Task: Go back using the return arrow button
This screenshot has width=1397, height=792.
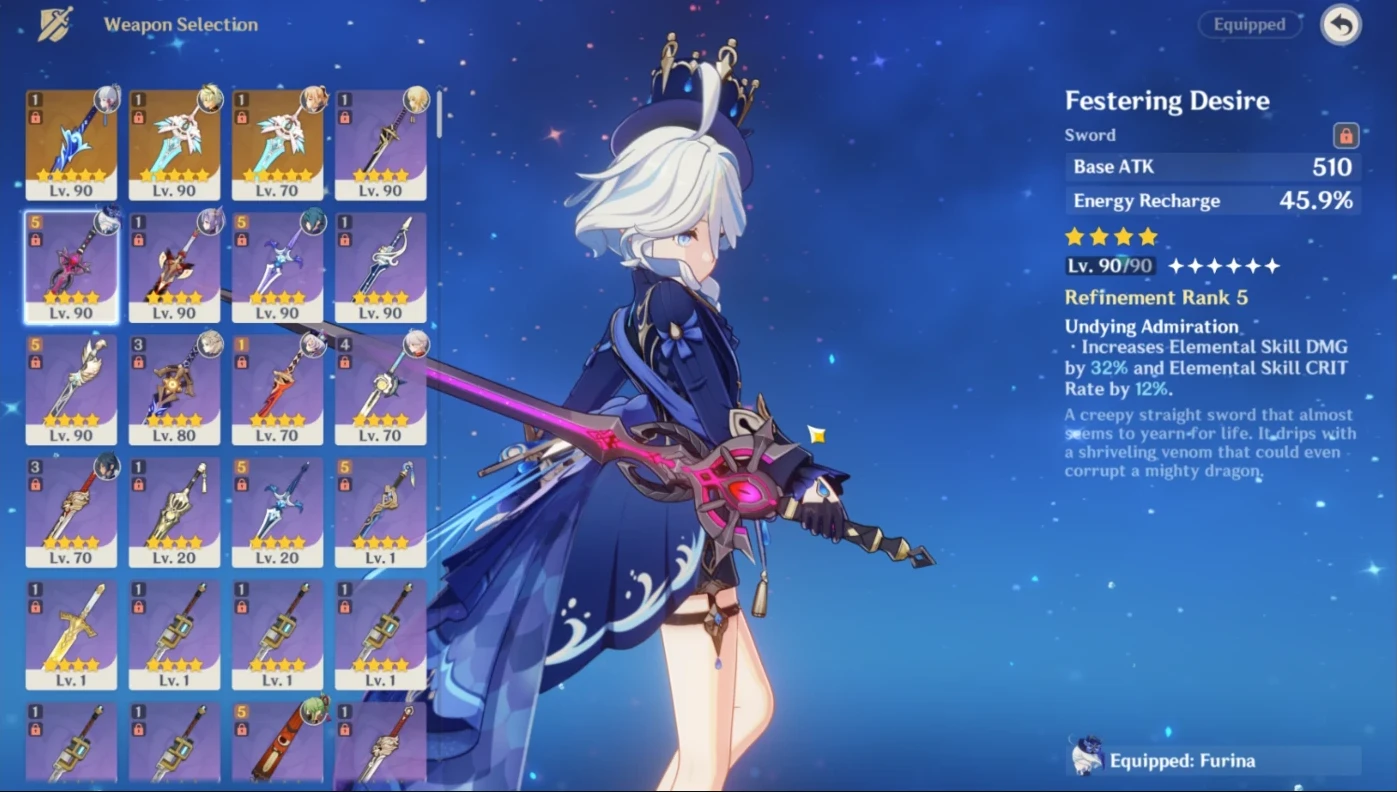Action: click(x=1340, y=25)
